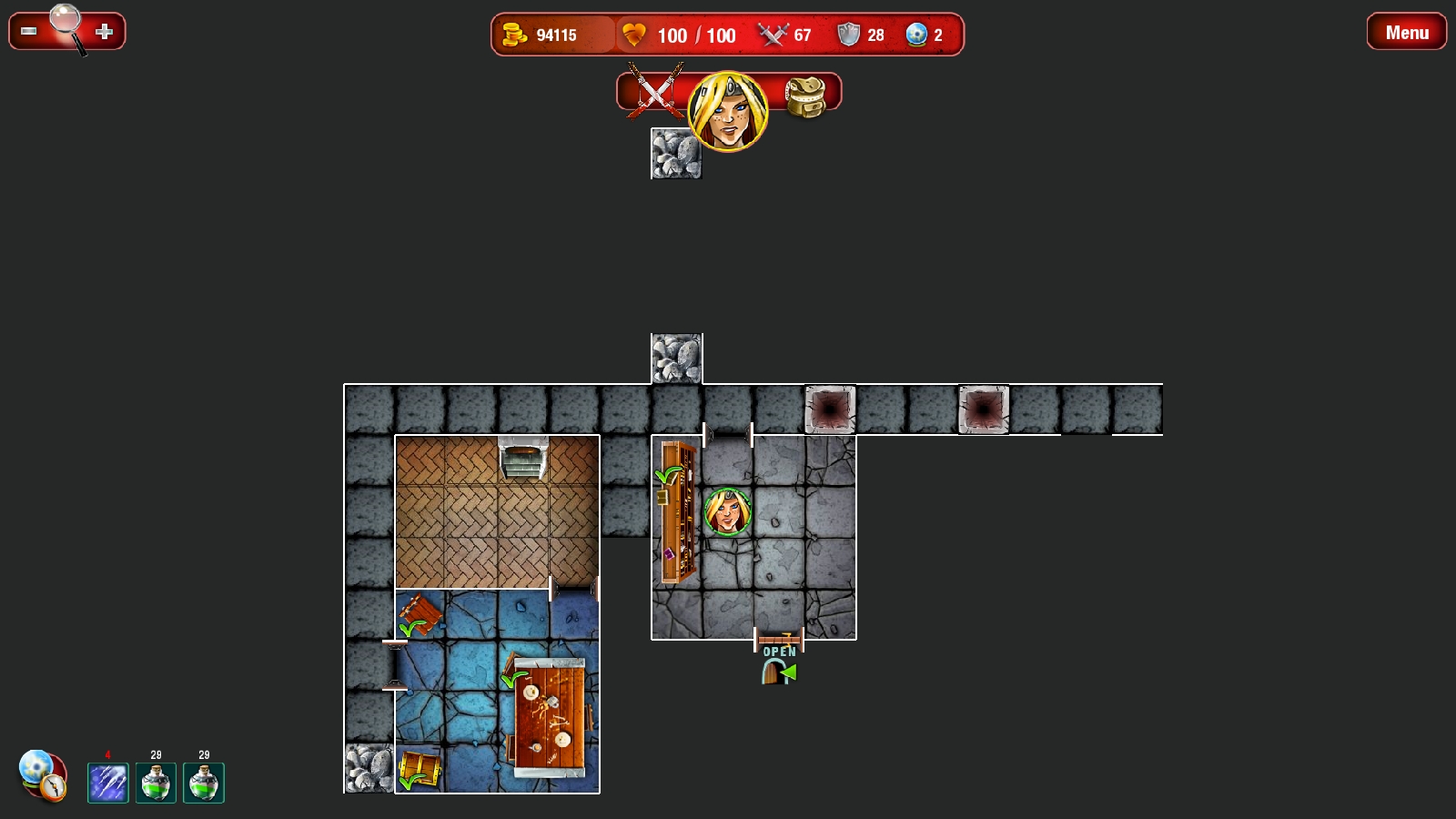The width and height of the screenshot is (1456, 819).
Task: Zoom in with the plus control
Action: [106, 31]
